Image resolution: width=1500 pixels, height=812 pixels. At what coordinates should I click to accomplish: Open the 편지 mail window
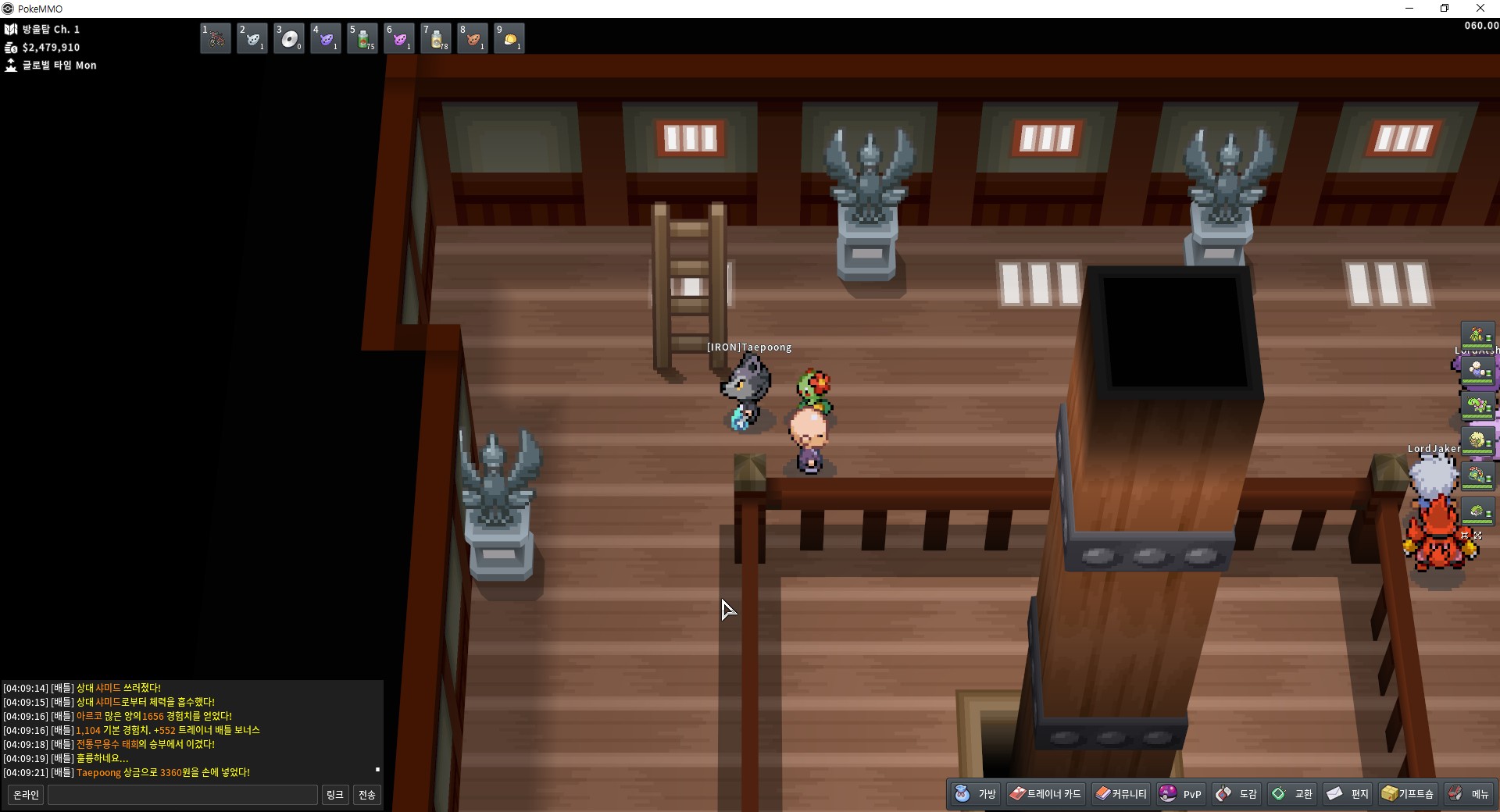1348,794
